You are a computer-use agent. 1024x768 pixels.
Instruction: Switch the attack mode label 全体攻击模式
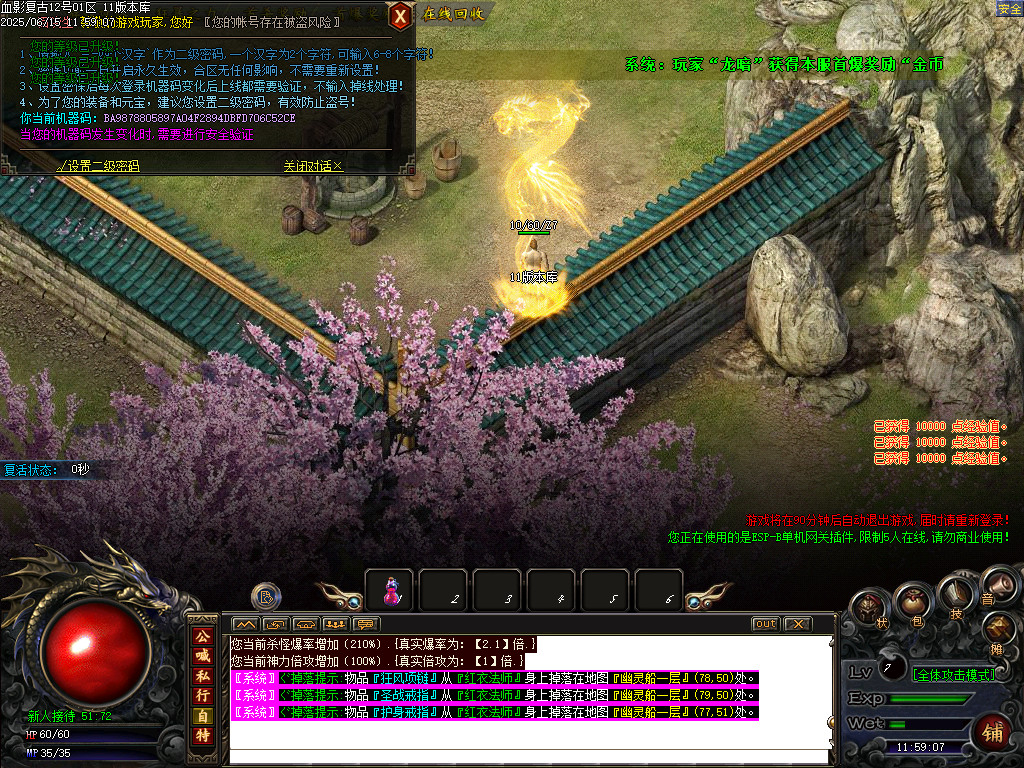pyautogui.click(x=953, y=674)
